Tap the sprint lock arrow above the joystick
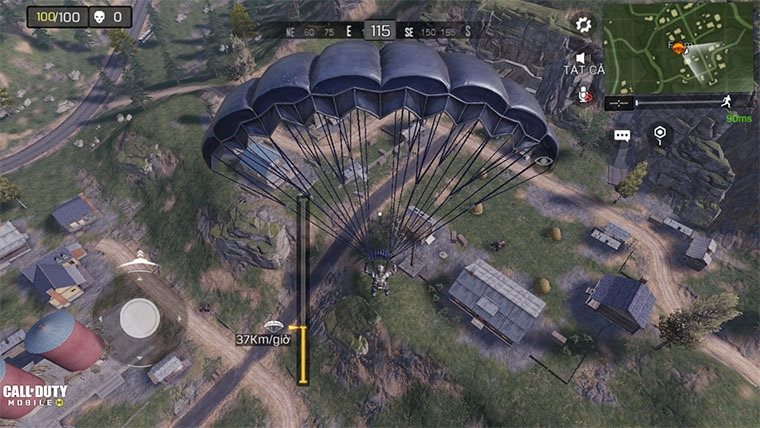The height and width of the screenshot is (428, 760). 139,264
